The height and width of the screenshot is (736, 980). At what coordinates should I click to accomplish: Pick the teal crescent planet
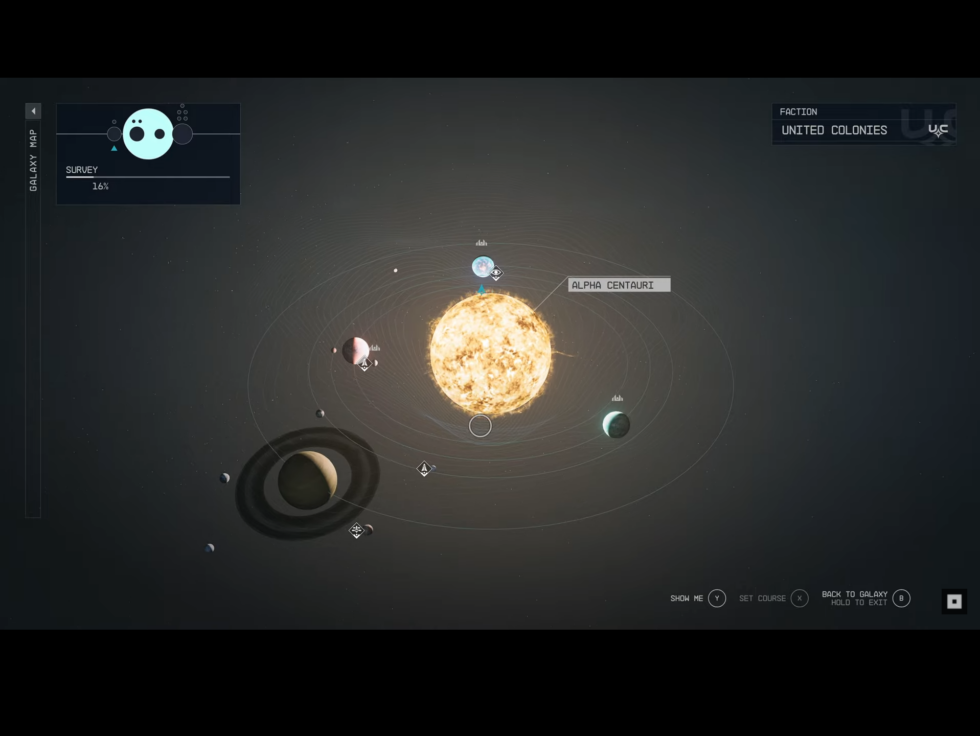click(616, 424)
